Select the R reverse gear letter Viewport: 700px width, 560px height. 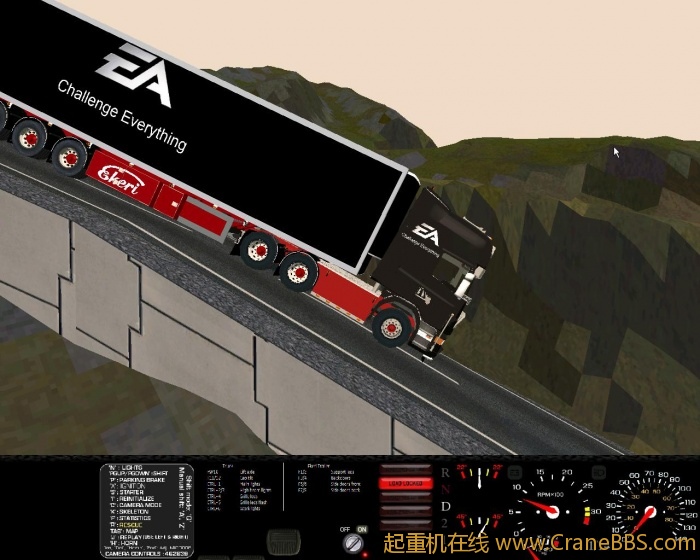445,472
